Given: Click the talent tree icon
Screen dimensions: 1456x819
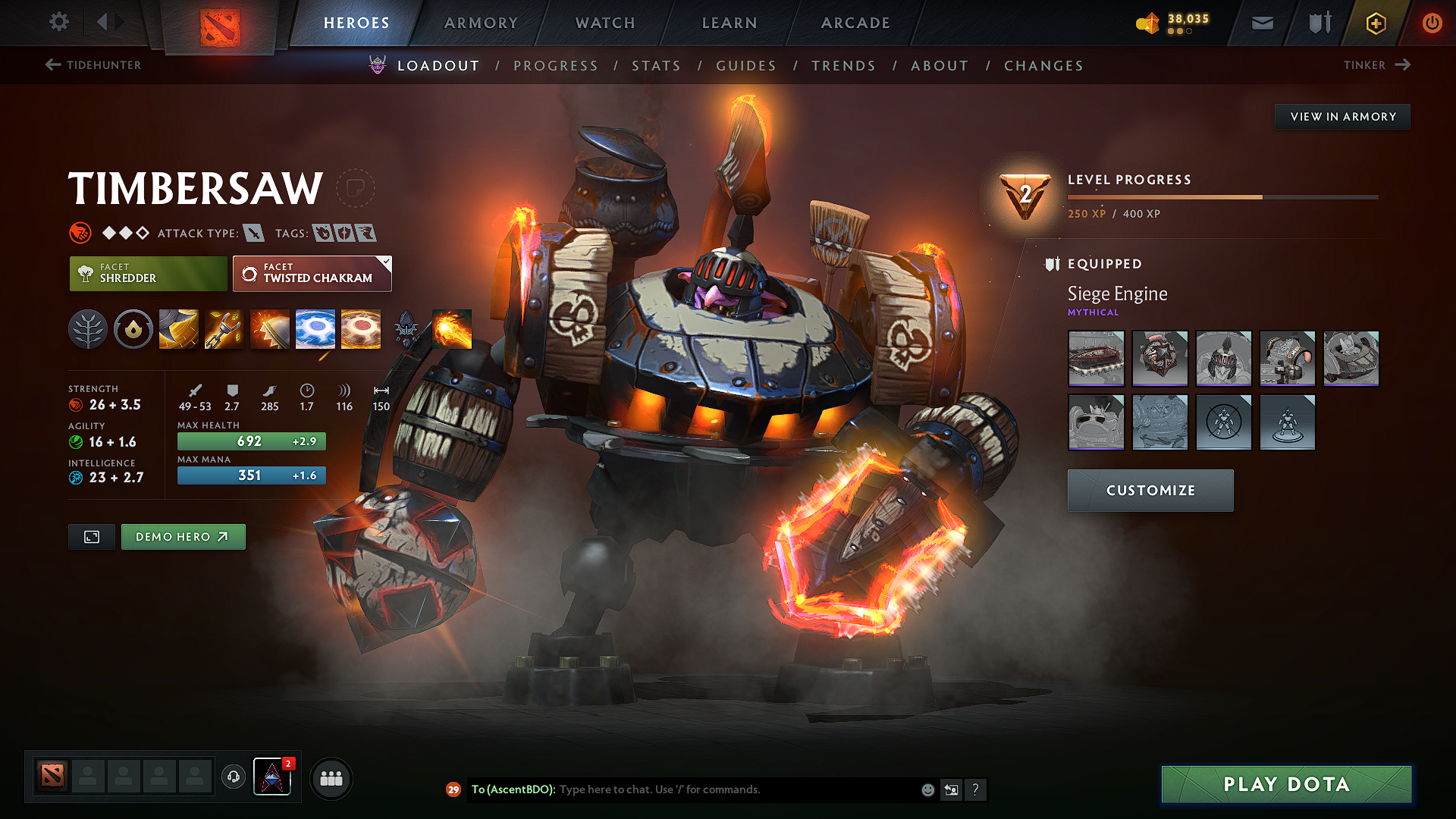Looking at the screenshot, I should pyautogui.click(x=88, y=328).
